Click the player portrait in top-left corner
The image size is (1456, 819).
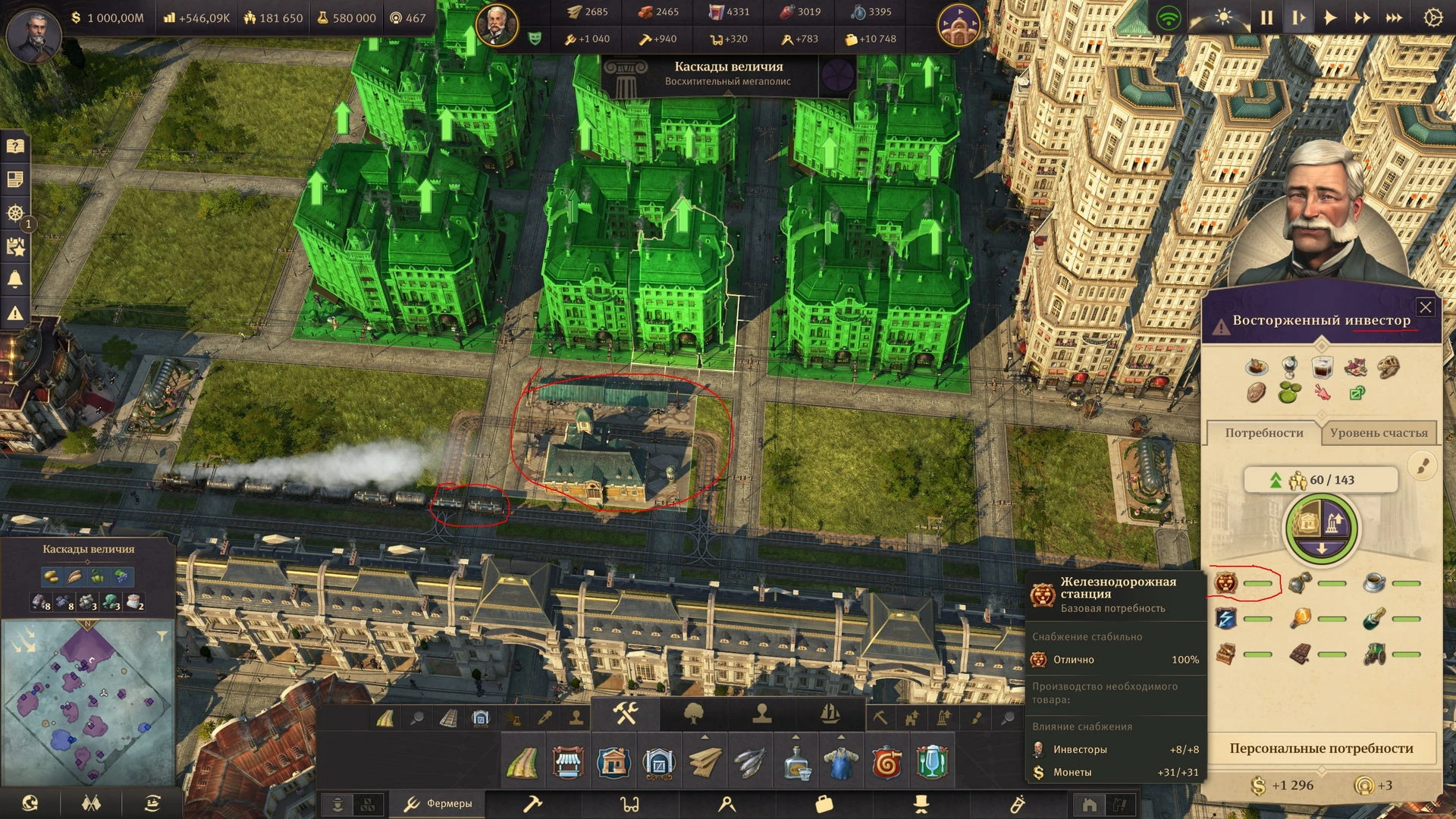(34, 34)
